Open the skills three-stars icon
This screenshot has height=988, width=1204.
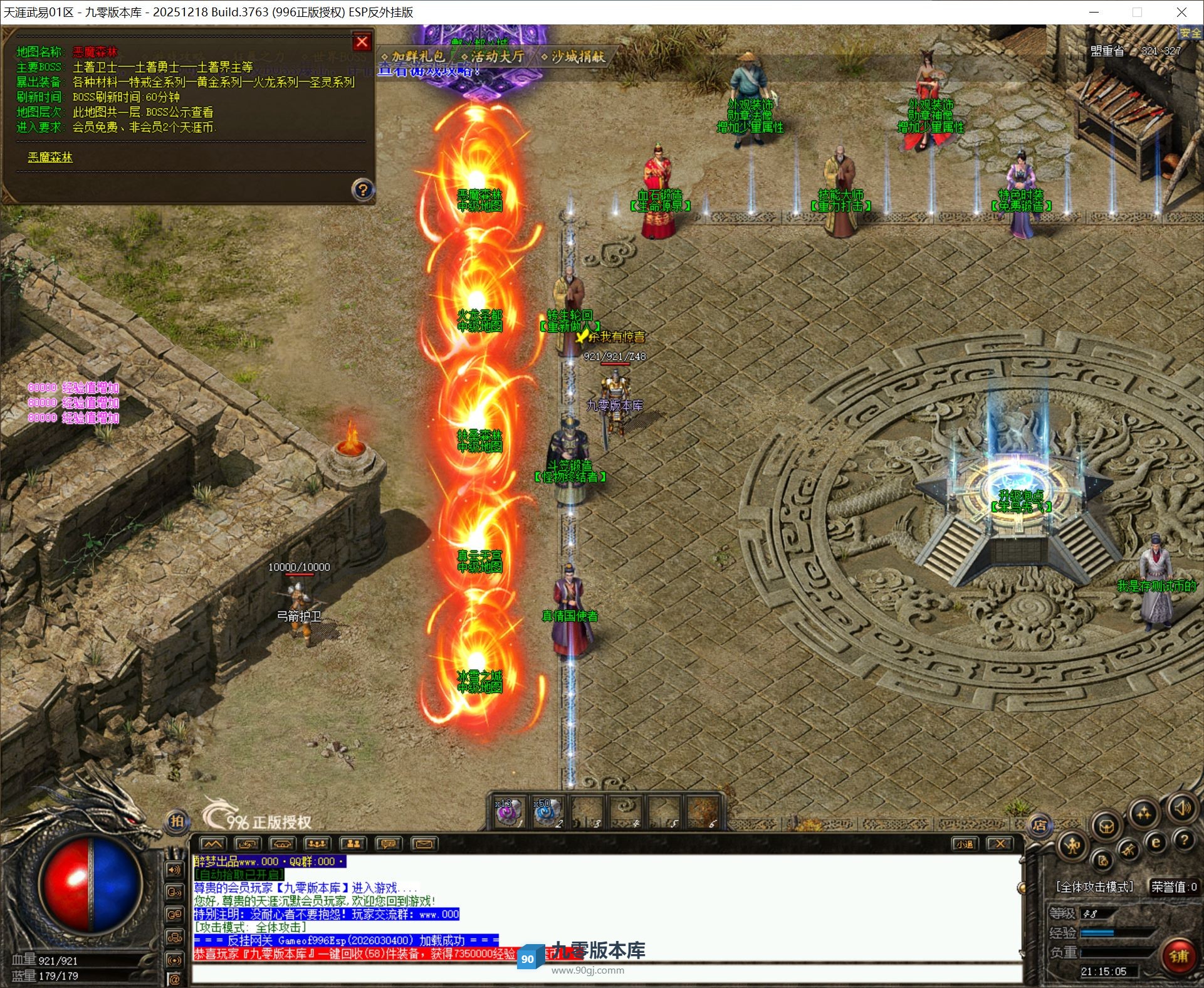point(1144,814)
